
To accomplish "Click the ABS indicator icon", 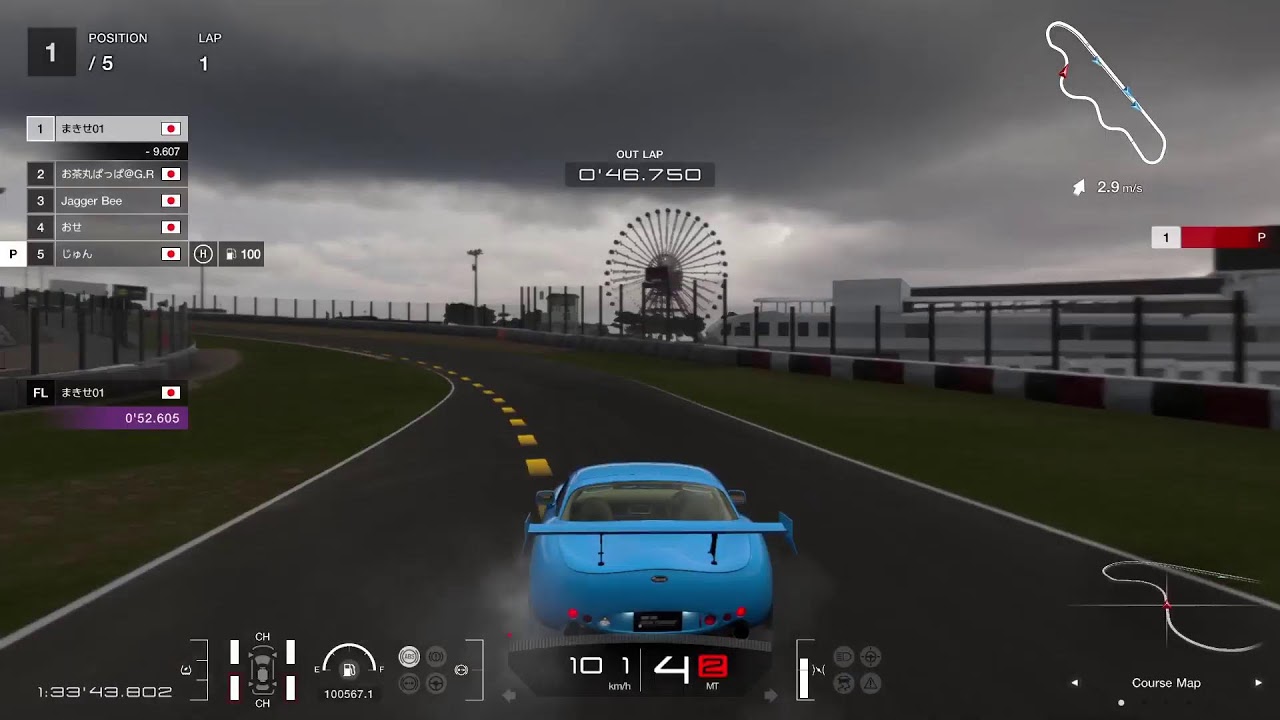I will pyautogui.click(x=409, y=657).
